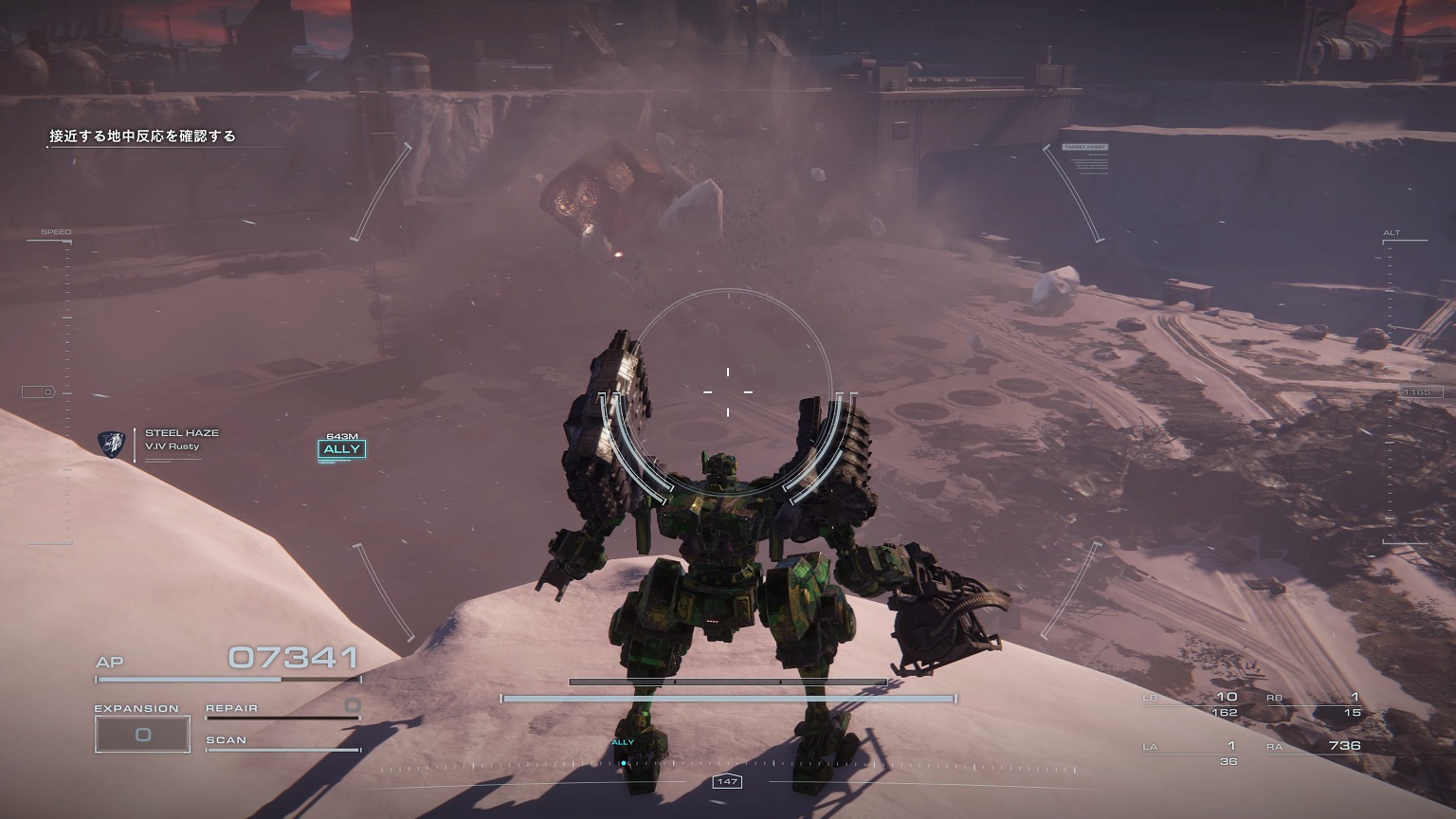Click the Target Assist indicator label
Screen dimensions: 1456x819
pos(1084,148)
